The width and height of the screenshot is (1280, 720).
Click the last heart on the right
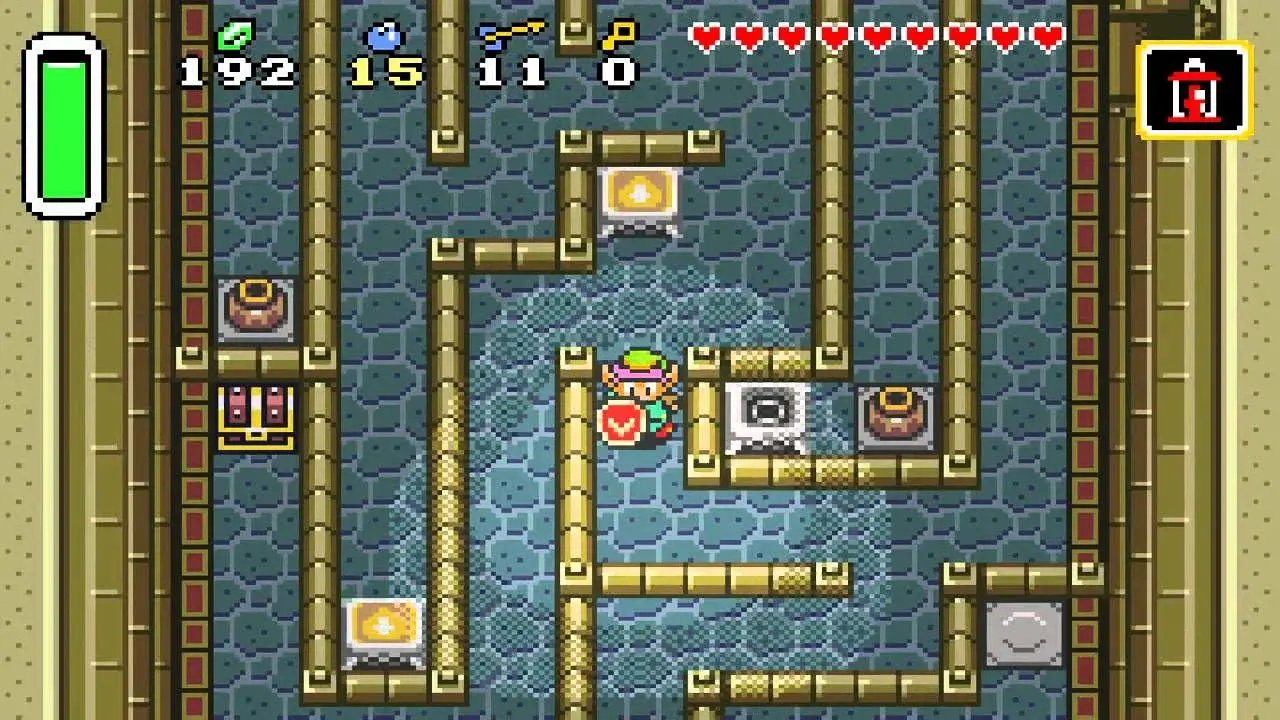click(1046, 36)
